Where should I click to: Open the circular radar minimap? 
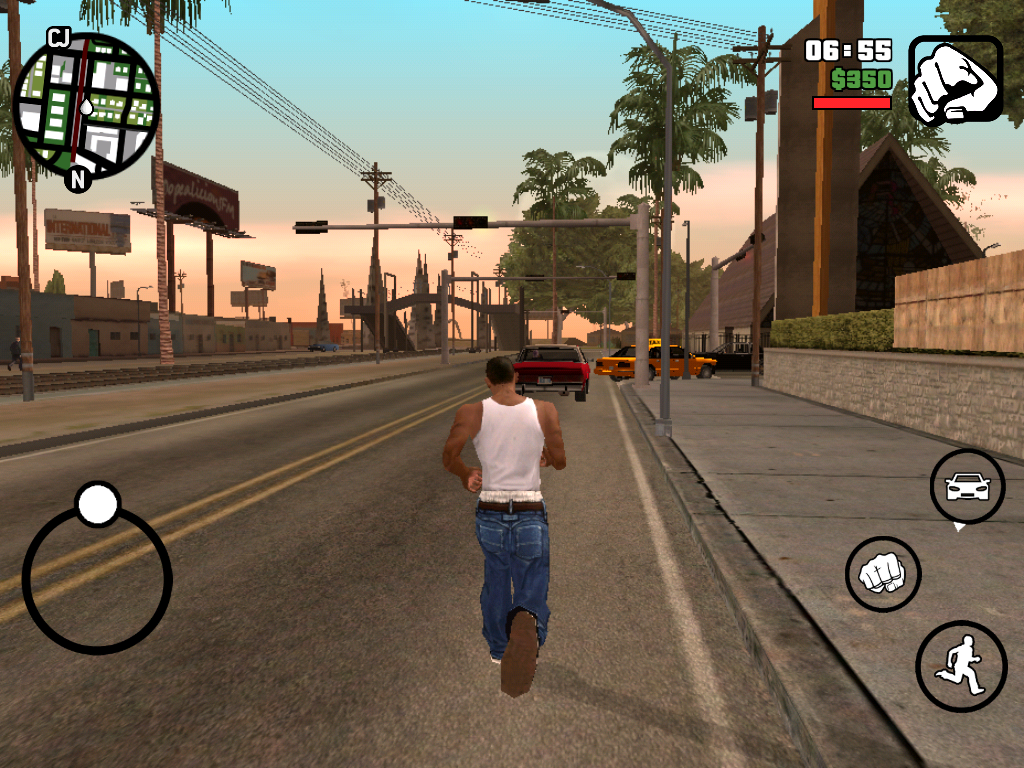click(85, 105)
